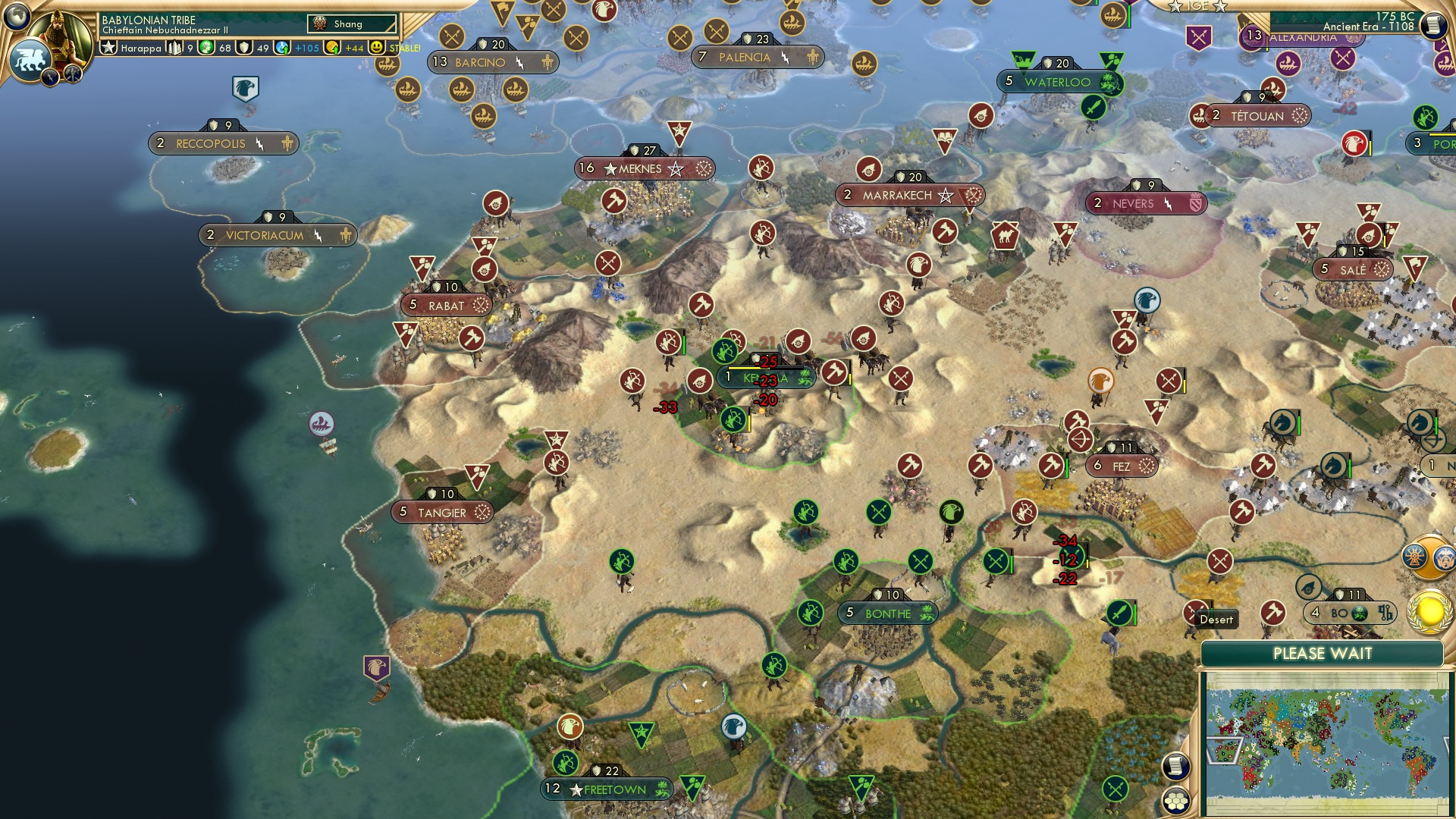
Task: Click the hammer icon beside the lightning bolt
Action: point(74,74)
